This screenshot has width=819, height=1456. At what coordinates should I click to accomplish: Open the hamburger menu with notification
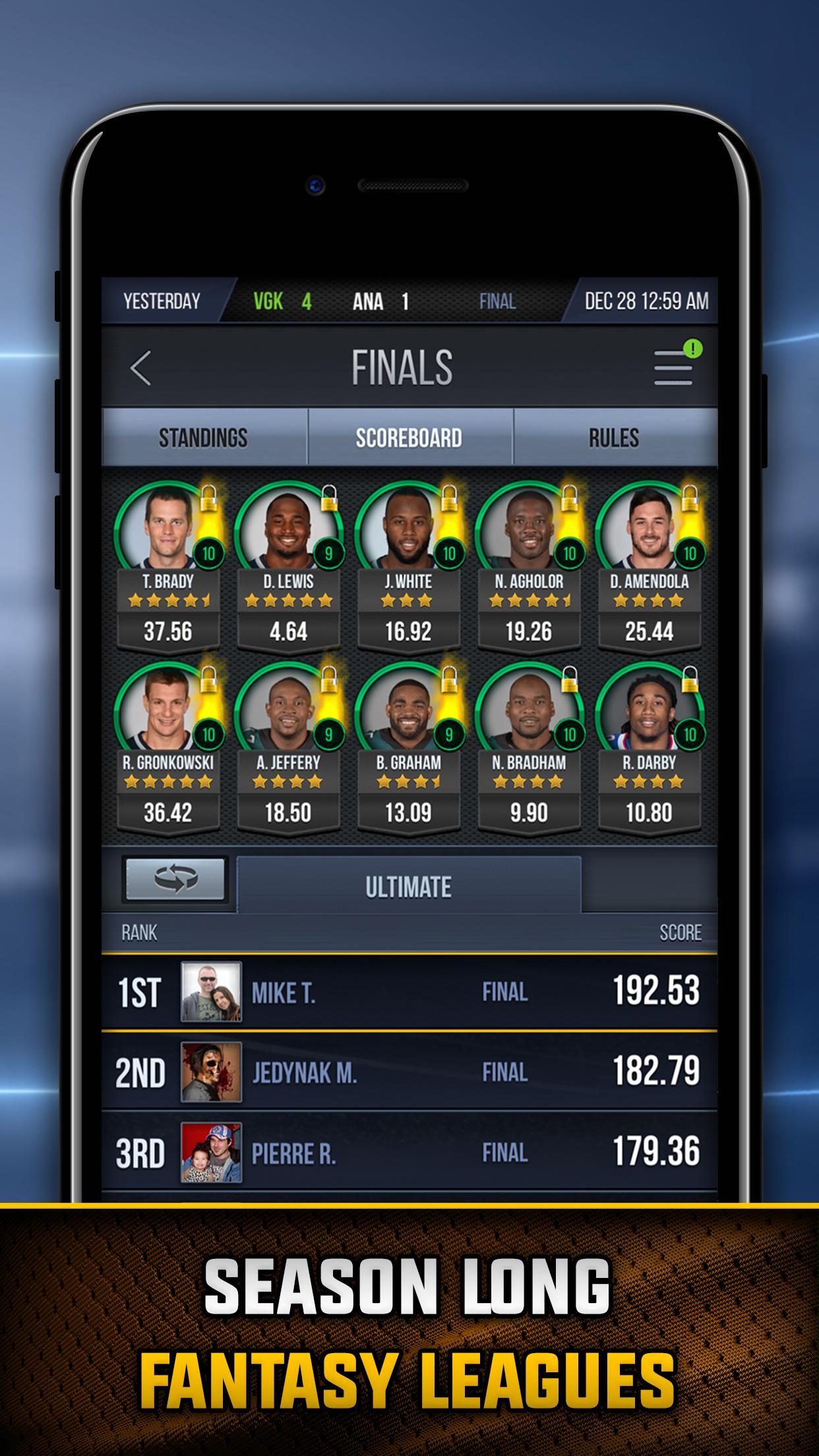[x=674, y=366]
